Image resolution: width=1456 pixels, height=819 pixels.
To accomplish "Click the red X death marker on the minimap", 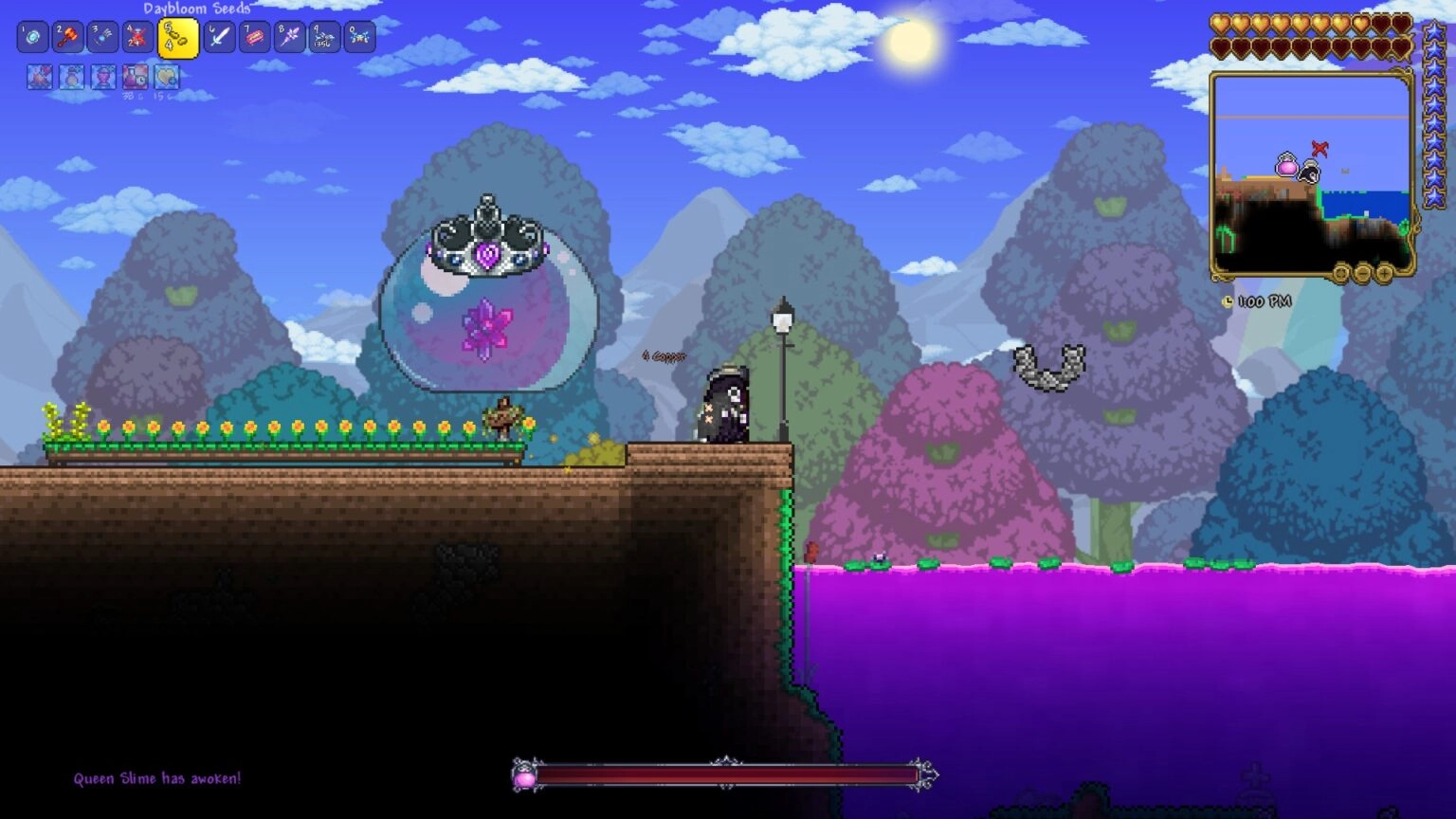I will coord(1318,150).
